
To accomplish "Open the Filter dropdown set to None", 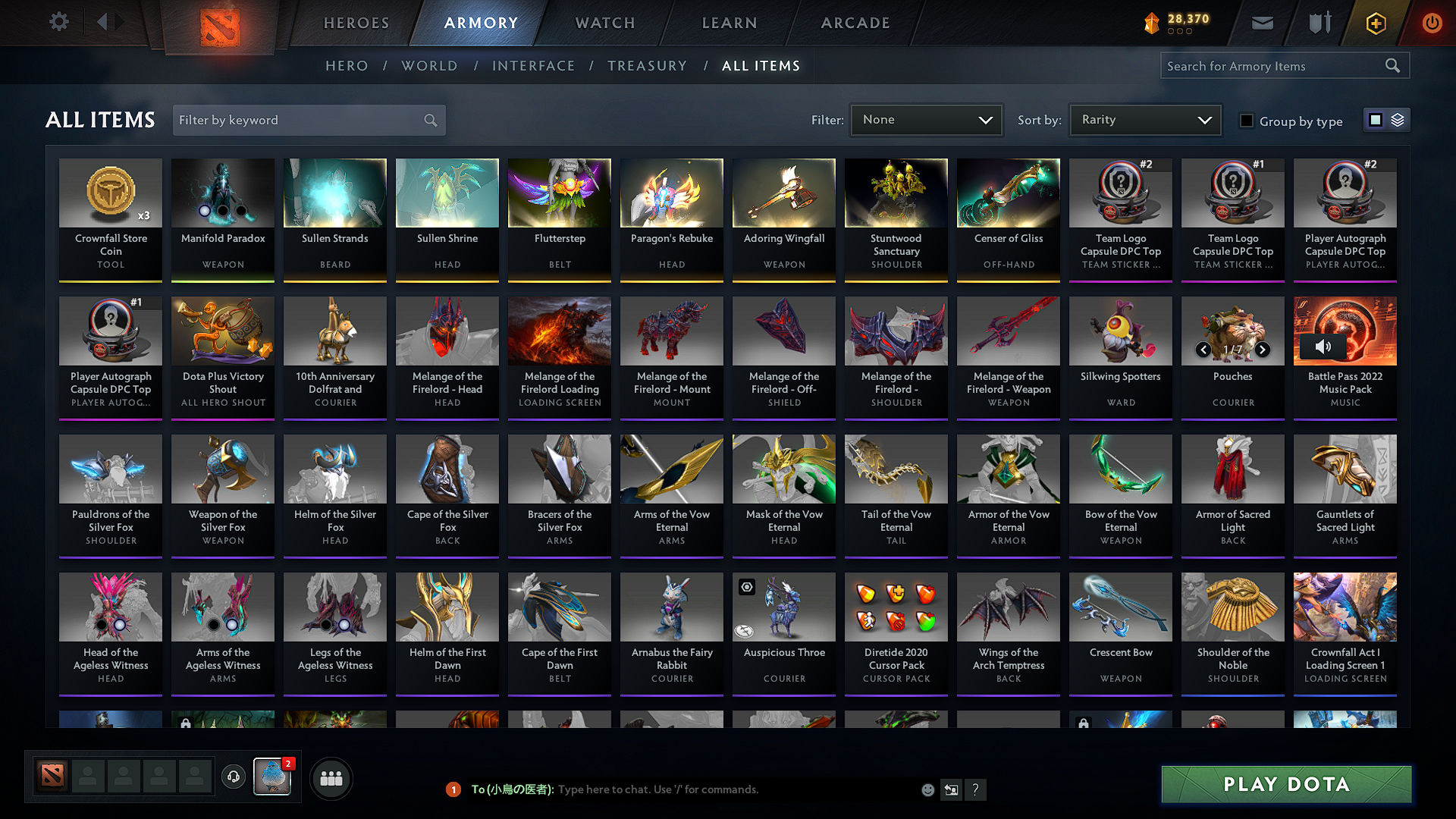I will pyautogui.click(x=926, y=119).
